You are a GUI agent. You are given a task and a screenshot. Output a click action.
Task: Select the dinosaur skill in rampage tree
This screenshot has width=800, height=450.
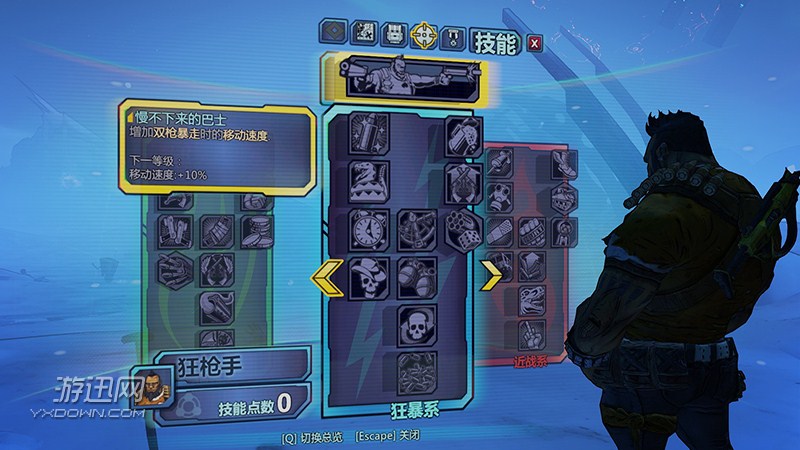[x=368, y=182]
